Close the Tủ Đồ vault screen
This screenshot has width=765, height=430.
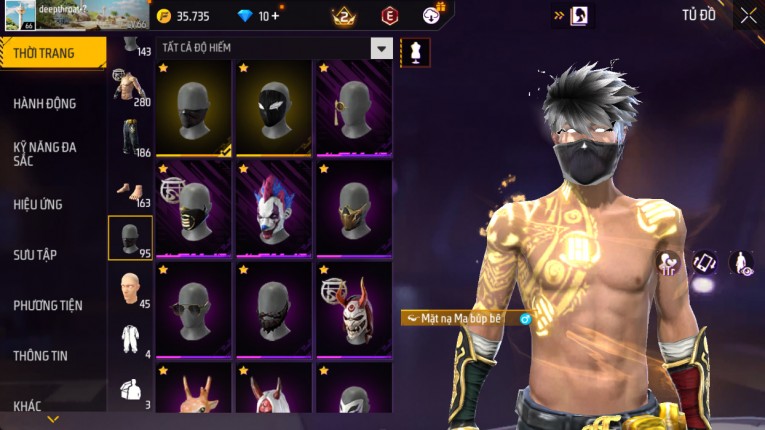point(748,15)
